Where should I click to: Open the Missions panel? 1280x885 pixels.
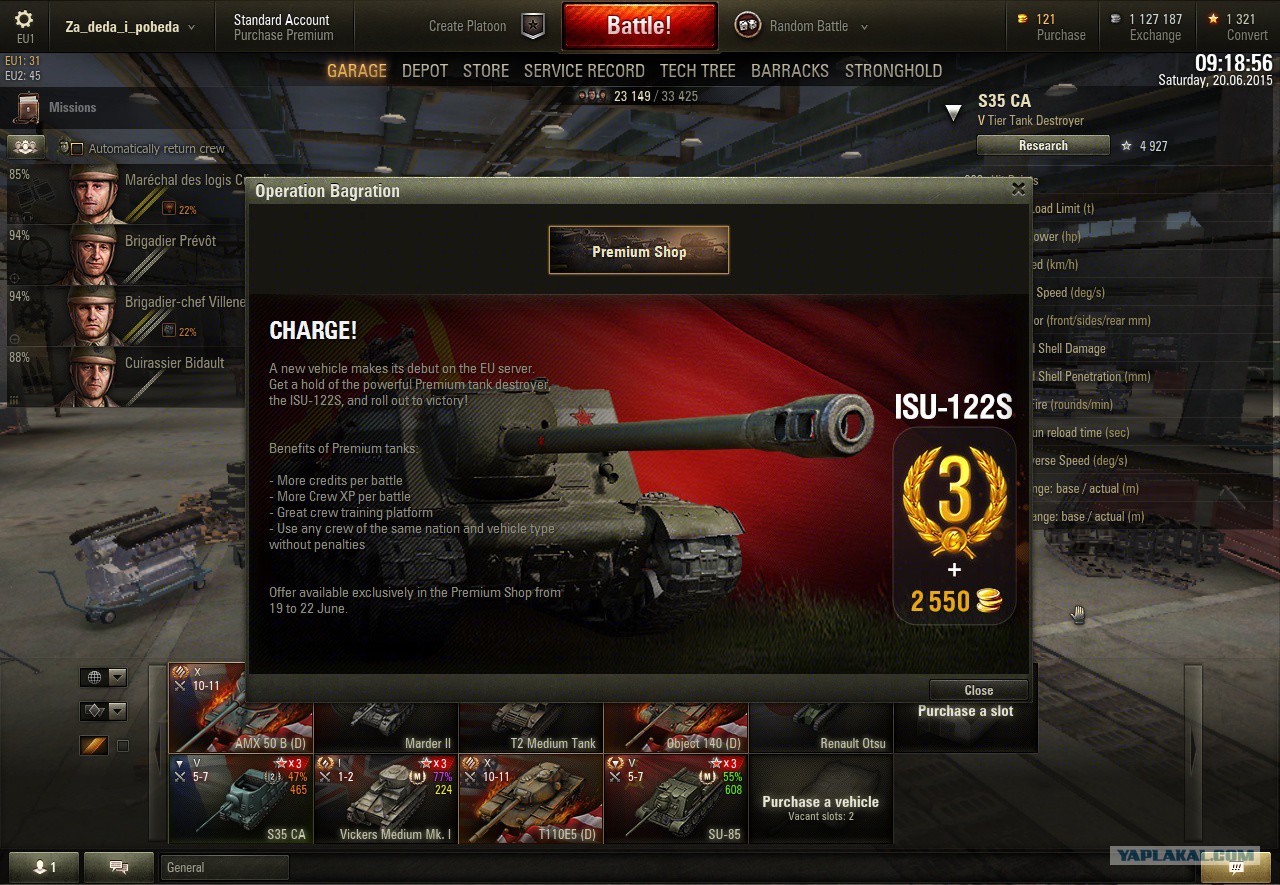72,107
